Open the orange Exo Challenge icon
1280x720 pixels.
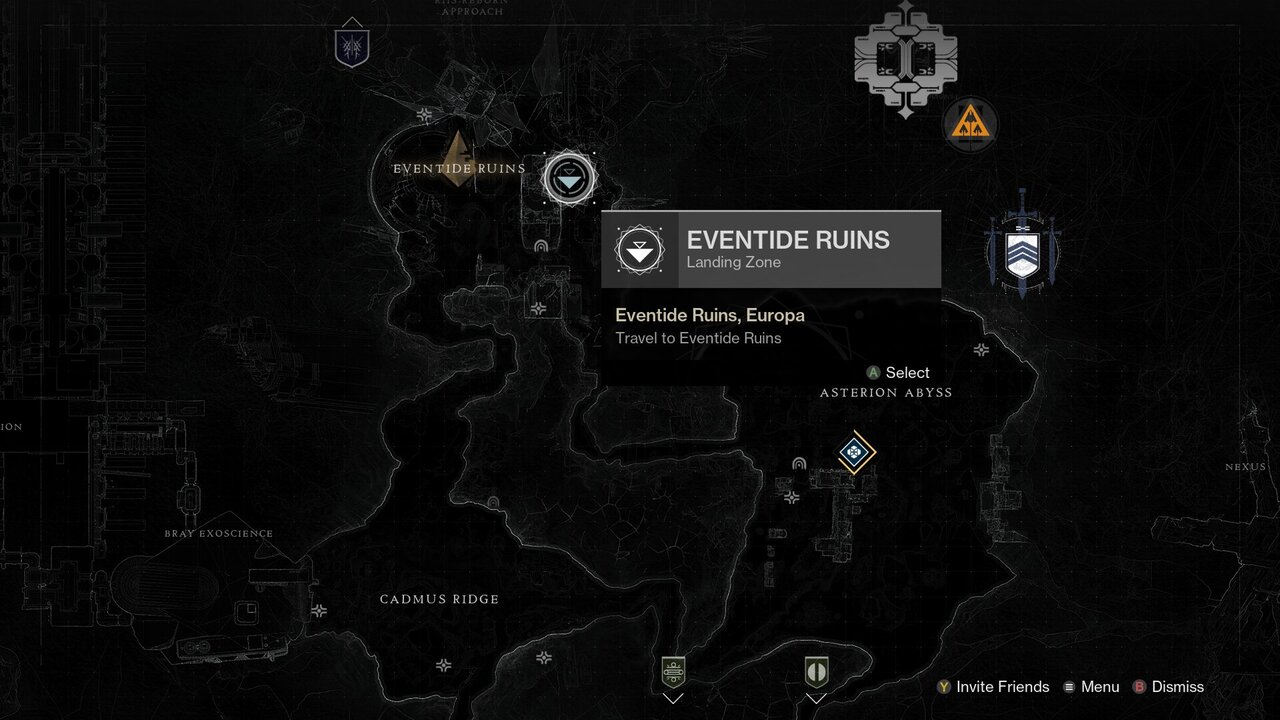[968, 125]
